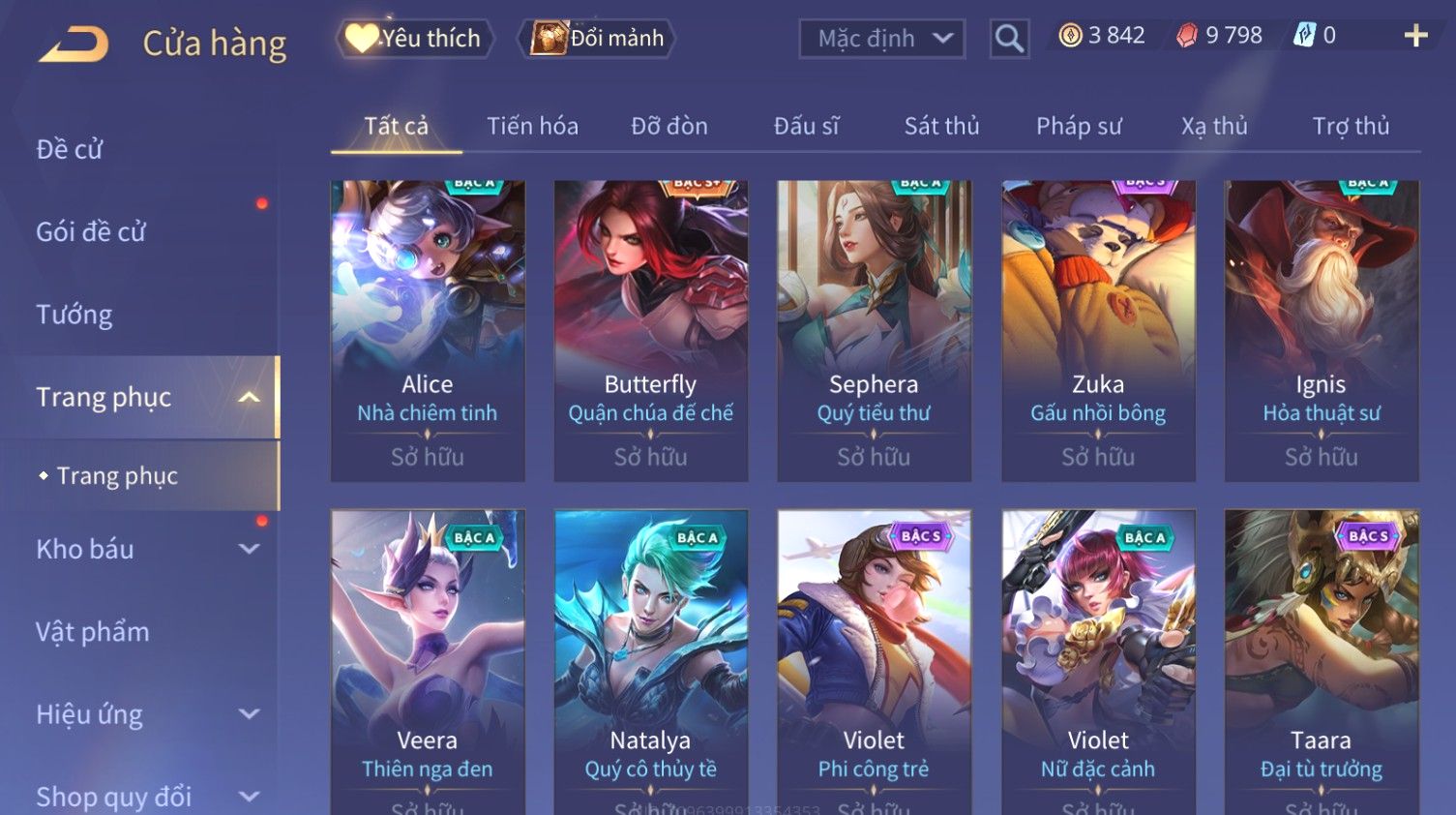Add currency with the plus button
This screenshot has width=1456, height=815.
tap(1414, 36)
